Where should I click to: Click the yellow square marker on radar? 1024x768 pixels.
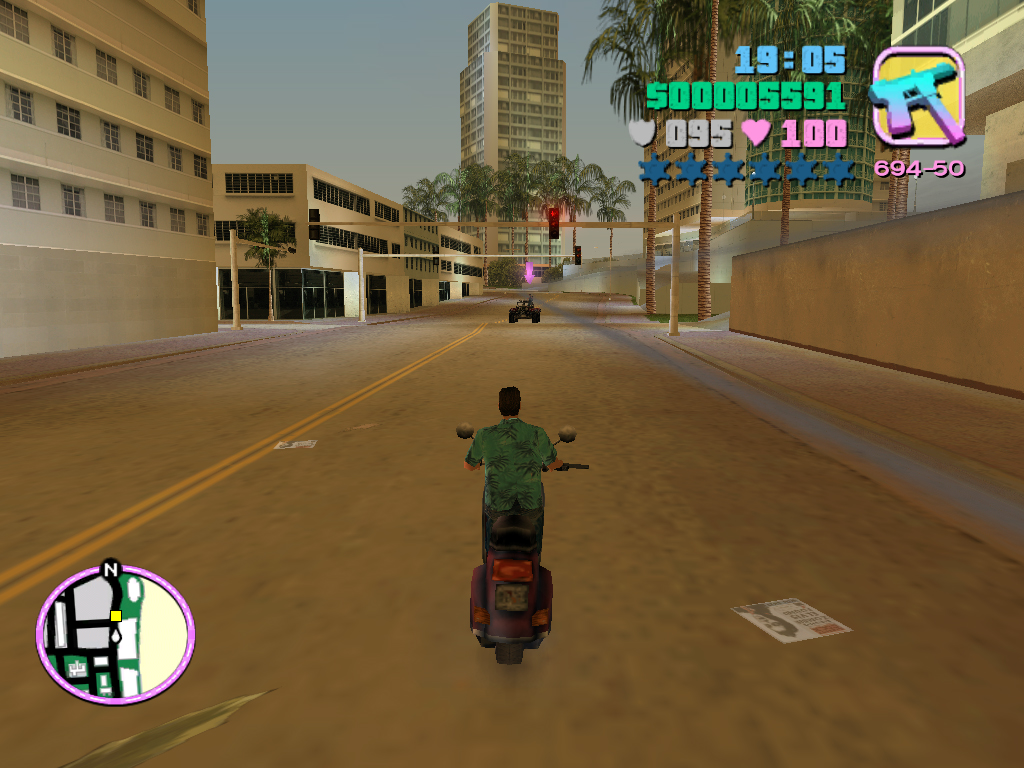coord(116,616)
